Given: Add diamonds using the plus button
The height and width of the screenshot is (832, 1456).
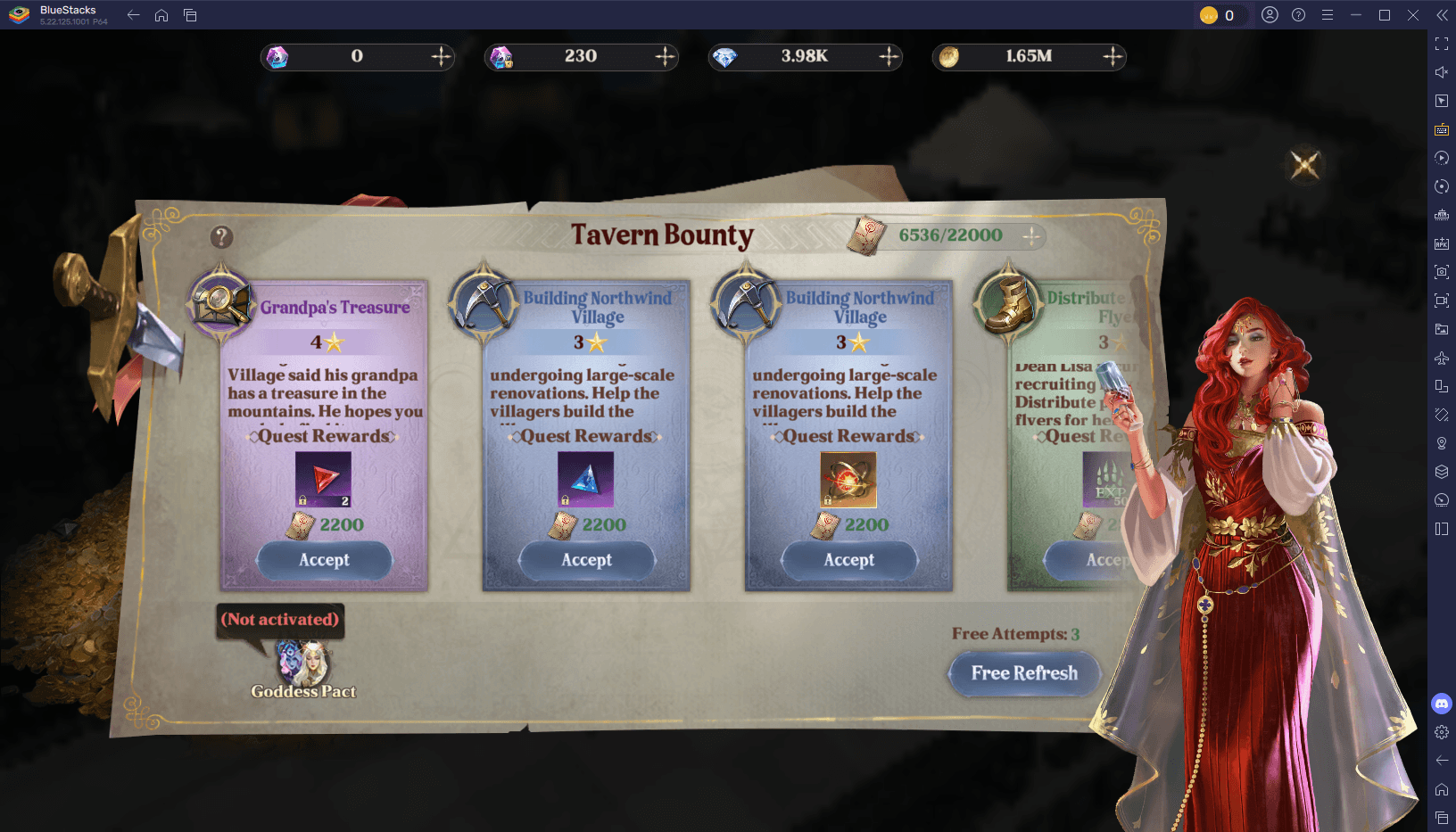Looking at the screenshot, I should 889,57.
